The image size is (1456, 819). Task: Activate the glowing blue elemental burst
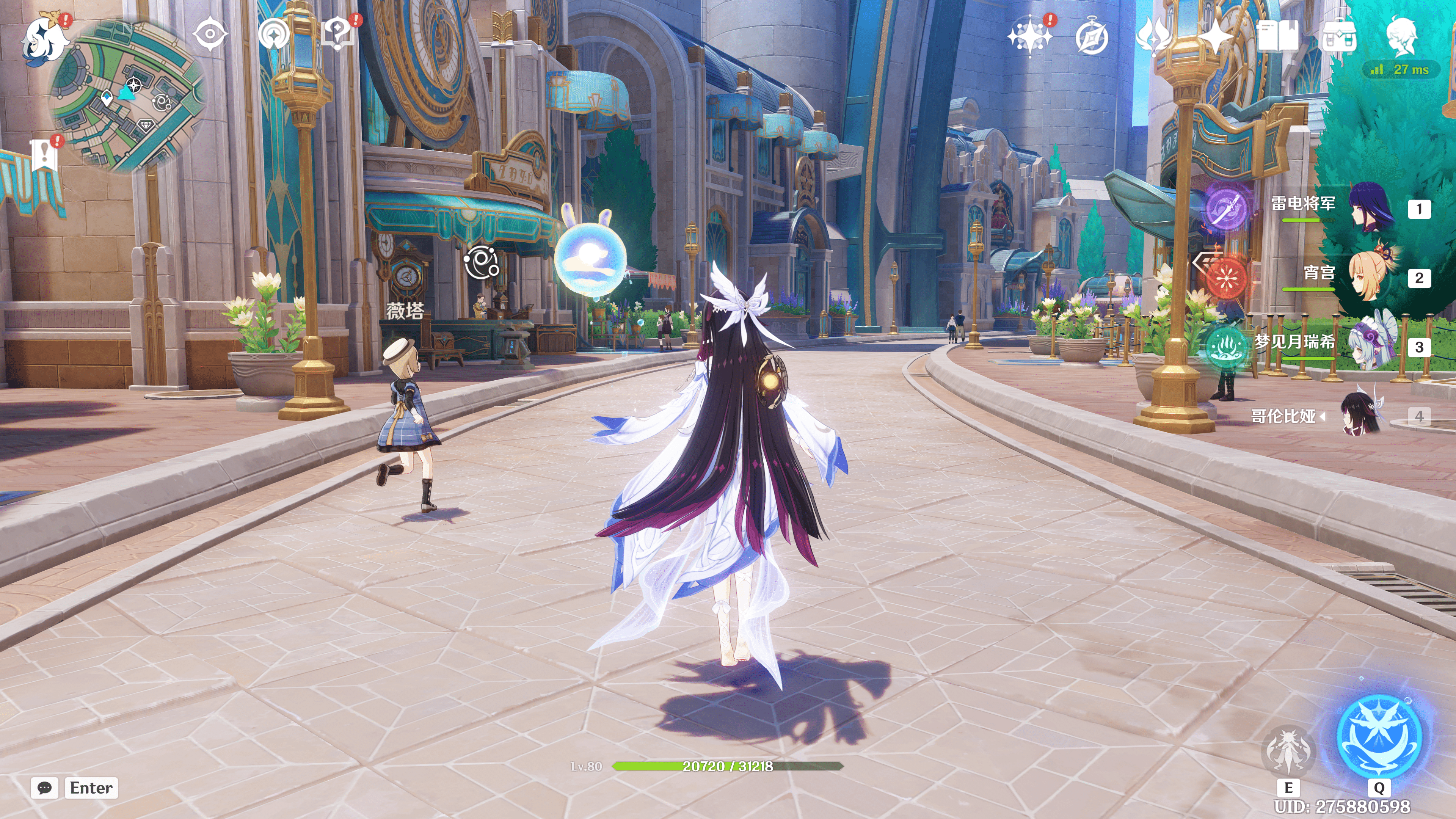[1379, 736]
